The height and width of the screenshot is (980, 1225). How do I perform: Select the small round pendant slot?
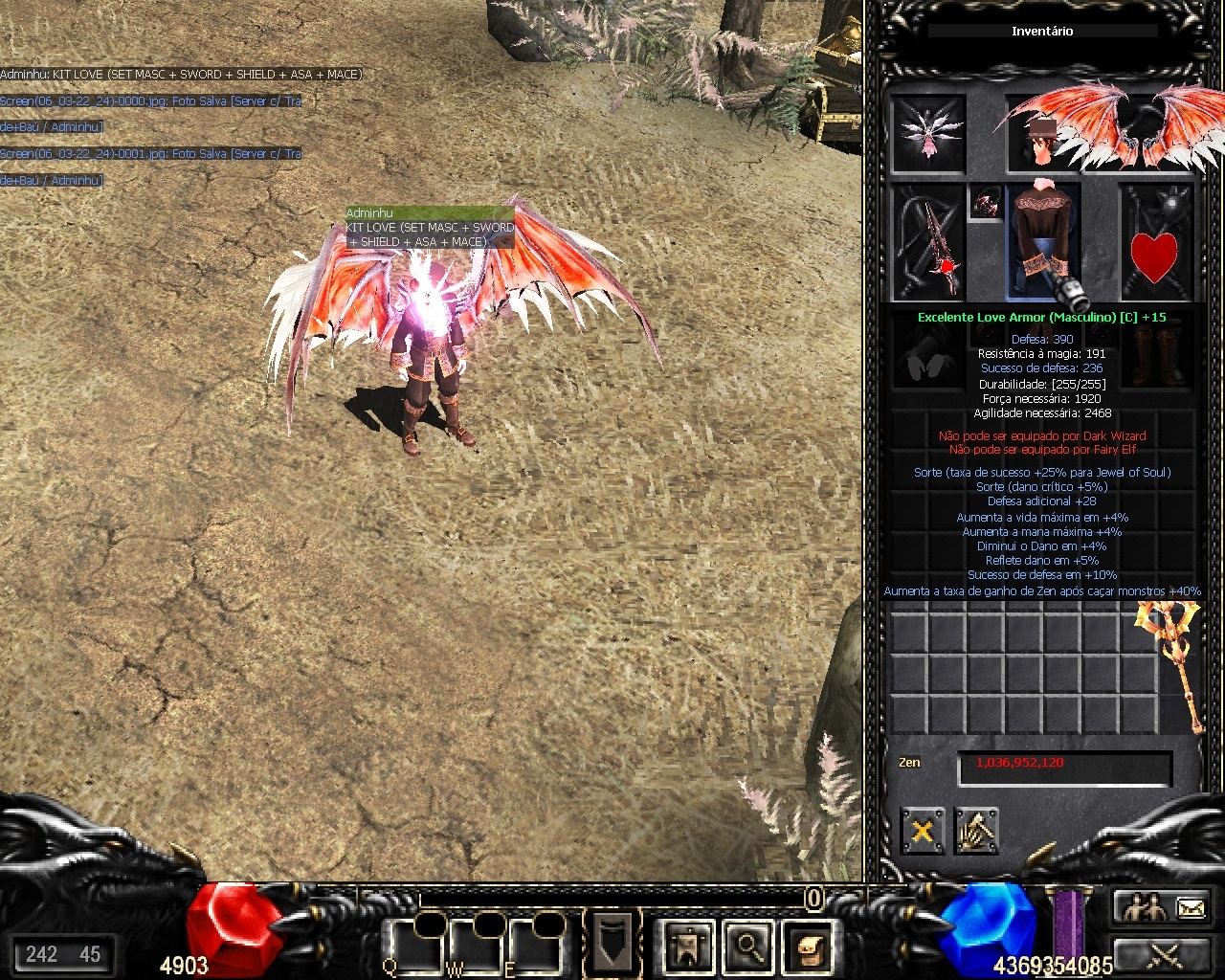(x=986, y=203)
